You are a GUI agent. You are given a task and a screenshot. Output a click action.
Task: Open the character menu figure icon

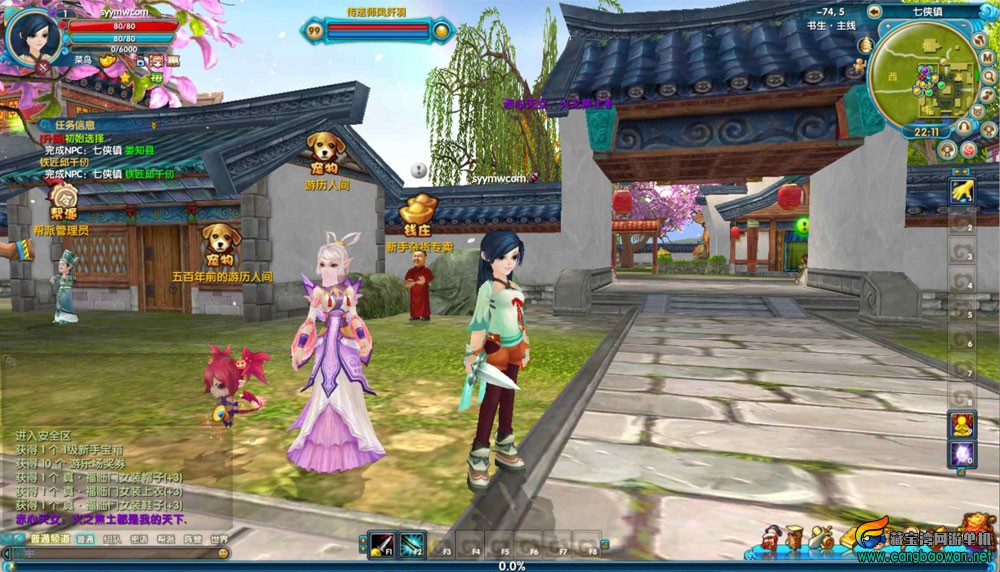click(x=771, y=538)
